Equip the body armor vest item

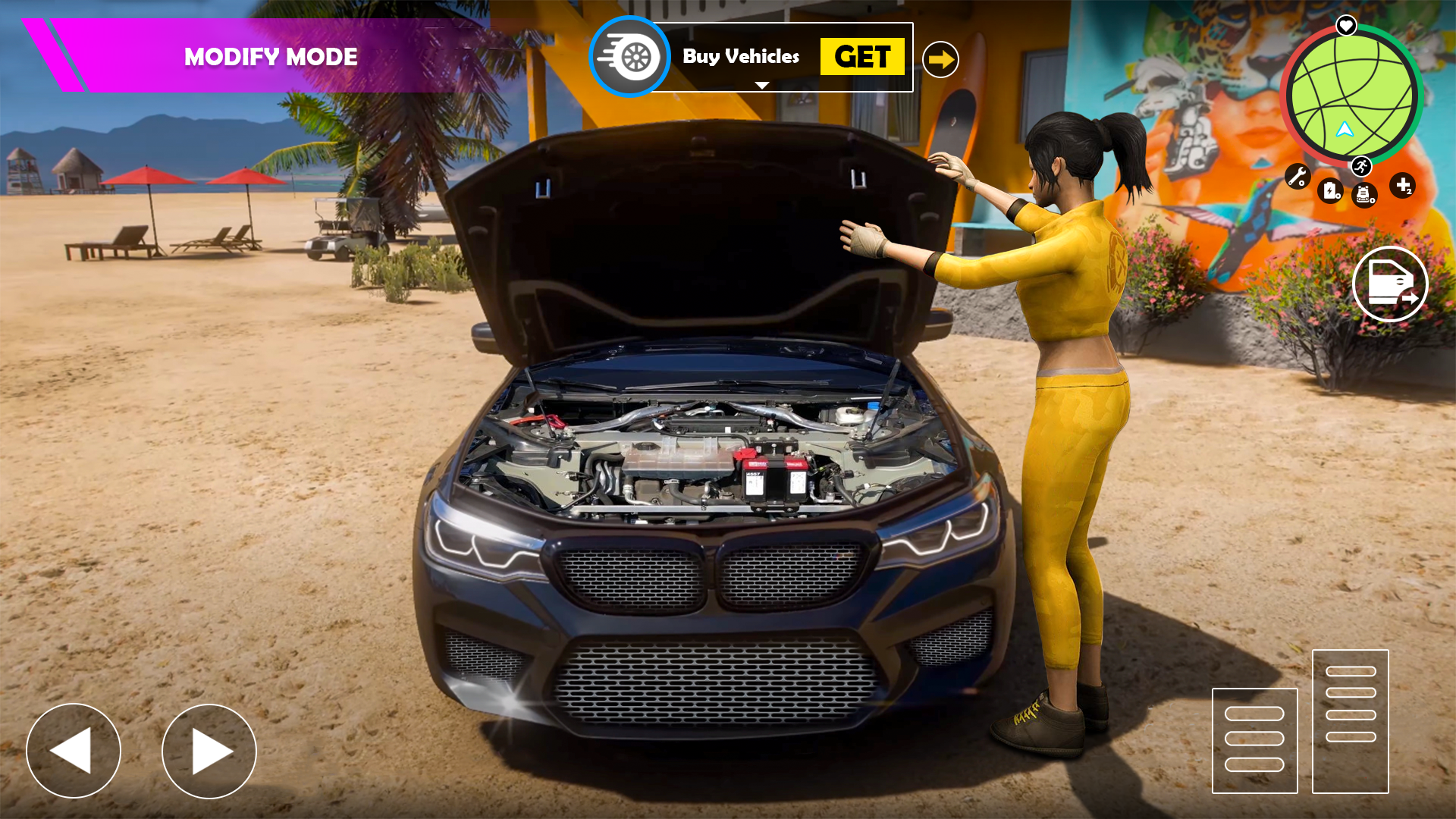1363,195
